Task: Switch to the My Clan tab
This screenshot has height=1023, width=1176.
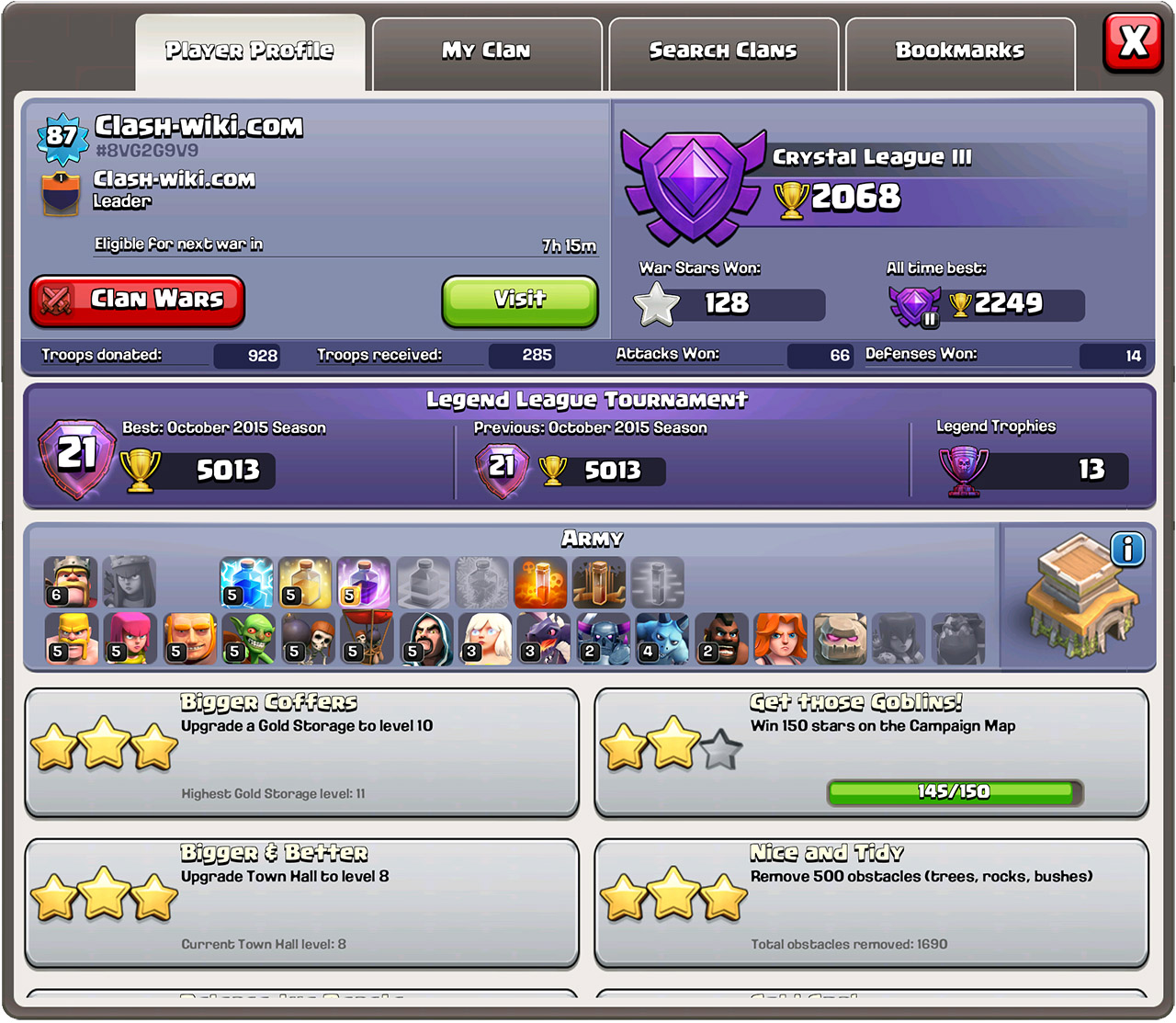Action: coord(486,51)
